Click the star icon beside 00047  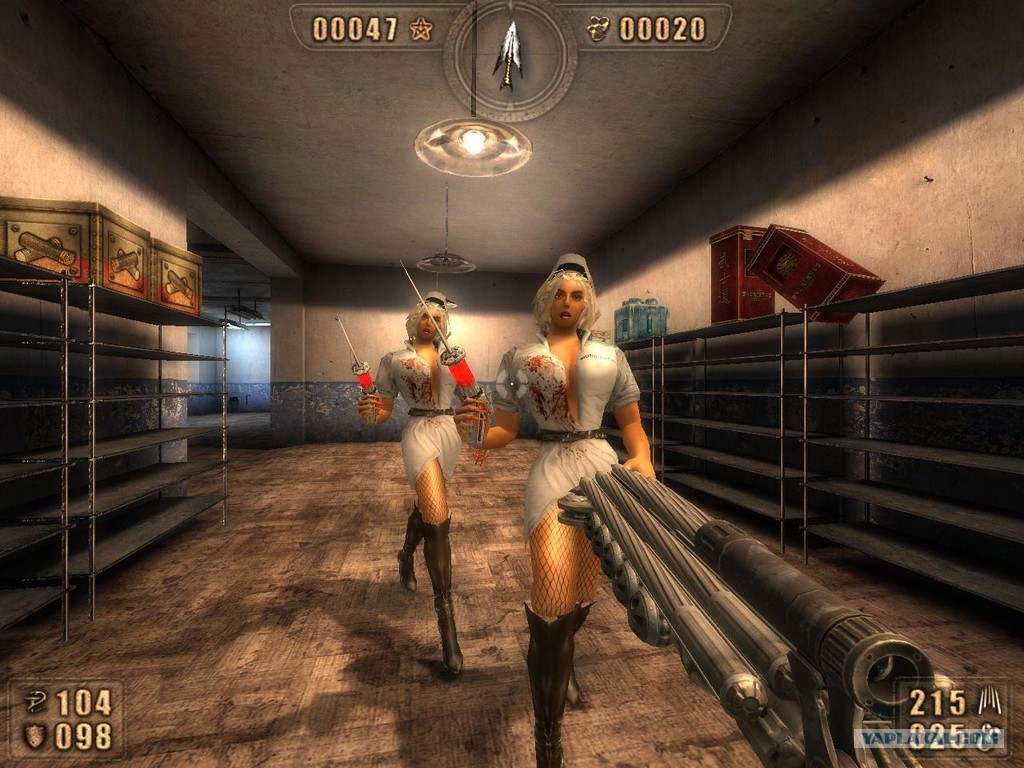[x=421, y=29]
